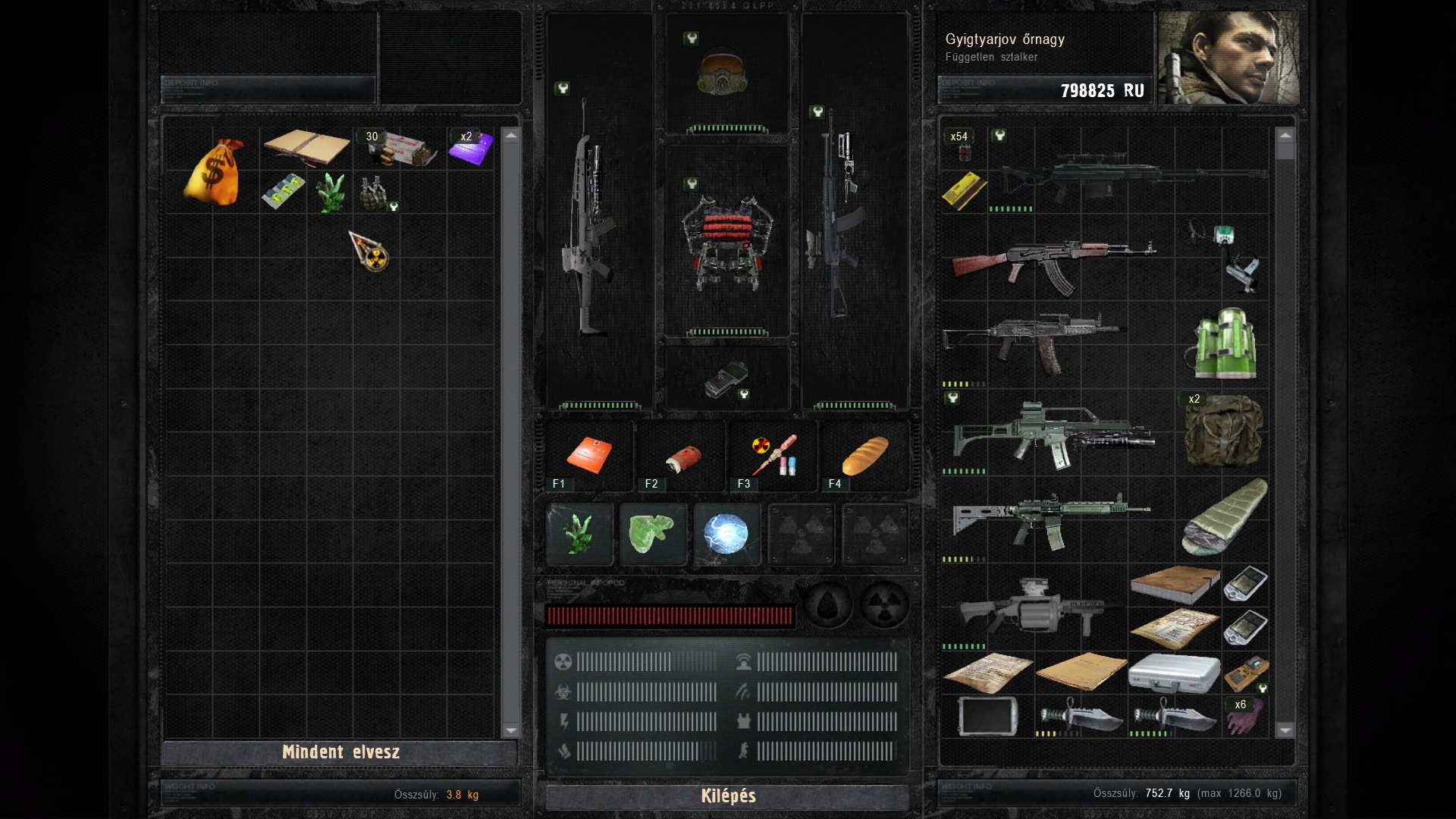Image resolution: width=1456 pixels, height=819 pixels.
Task: Select the F2 sausage quick slot
Action: pos(682,457)
